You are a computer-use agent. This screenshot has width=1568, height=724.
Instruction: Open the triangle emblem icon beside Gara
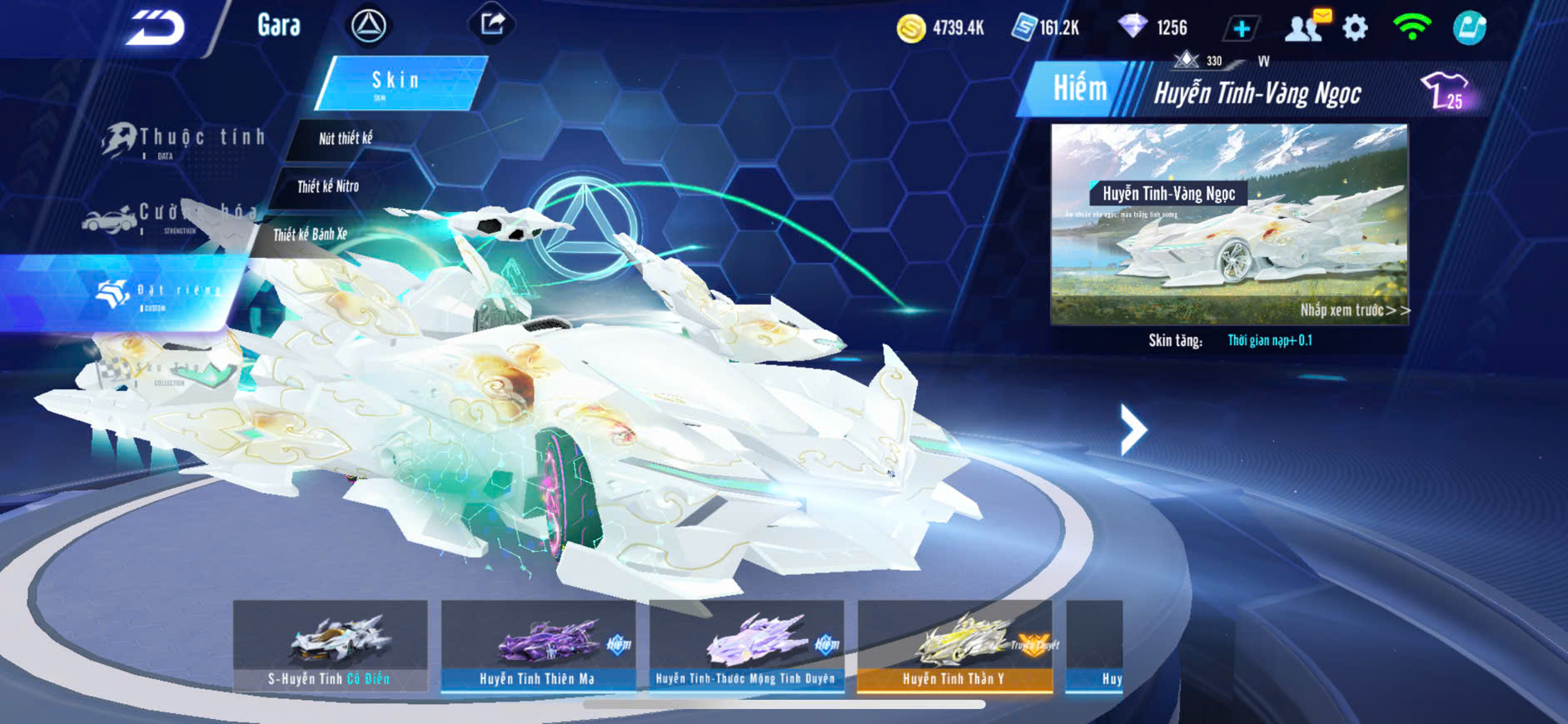368,26
